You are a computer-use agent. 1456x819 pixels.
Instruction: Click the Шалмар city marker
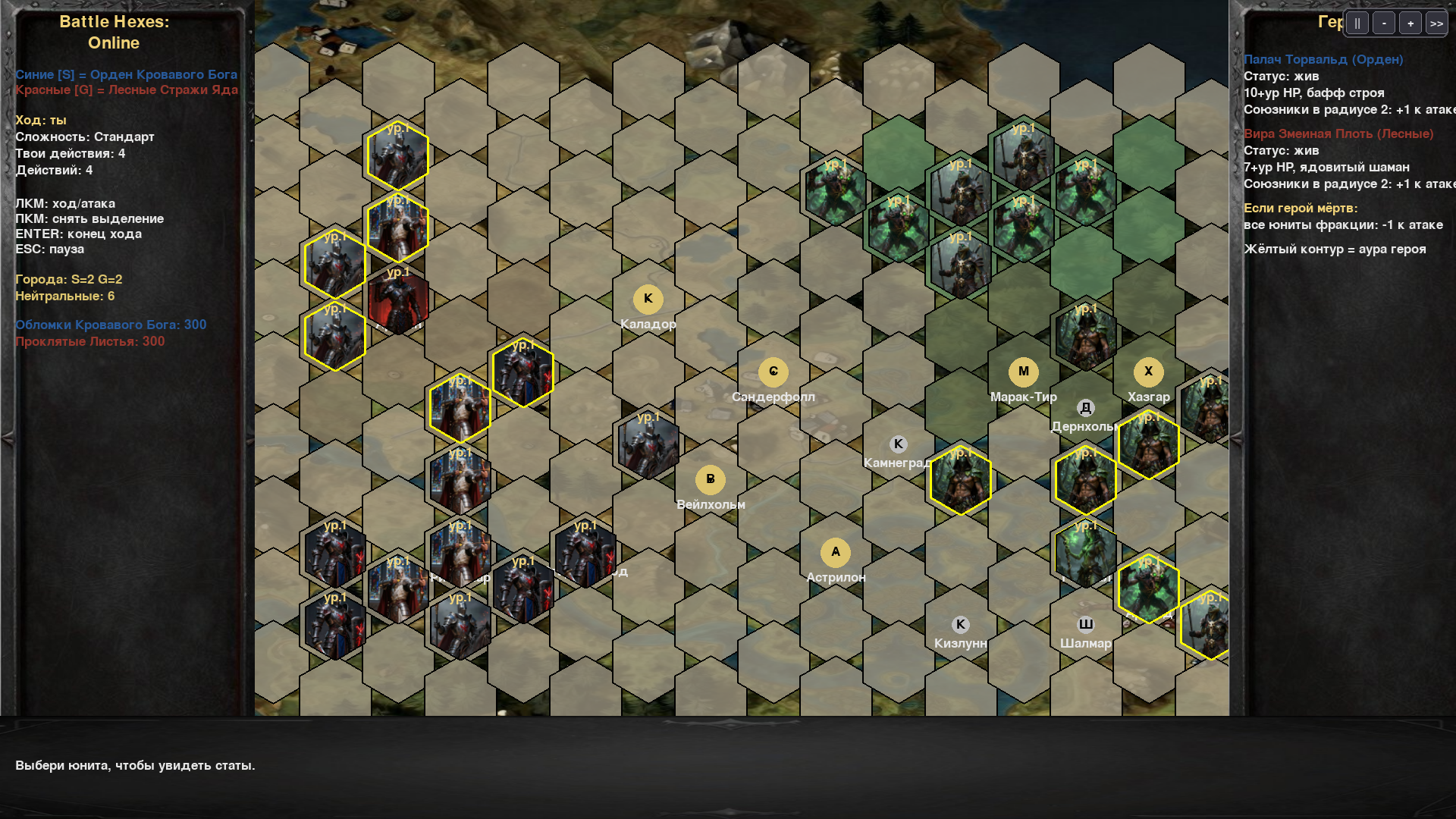coord(1085,625)
